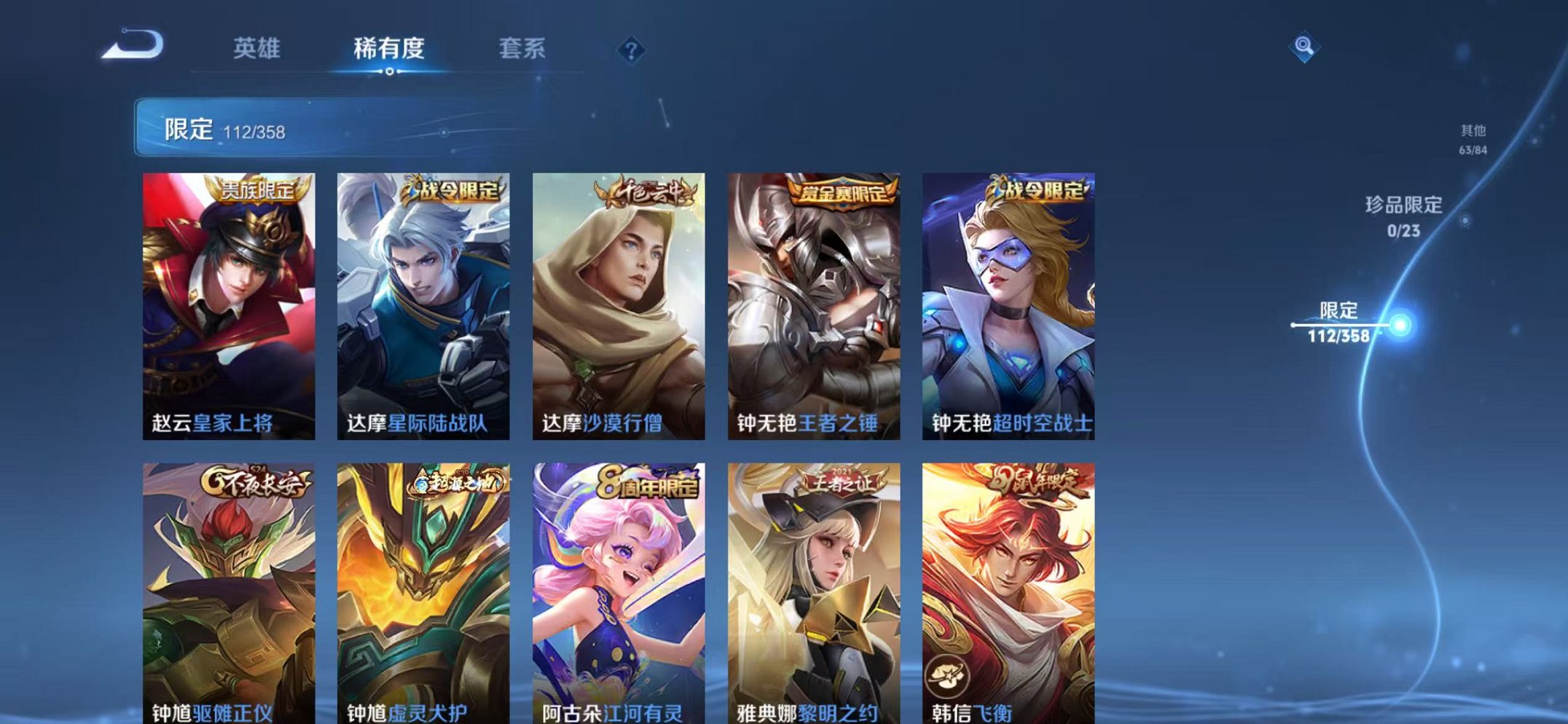Click the back arrow to exit the collection
Viewport: 1568px width, 724px height.
[130, 47]
